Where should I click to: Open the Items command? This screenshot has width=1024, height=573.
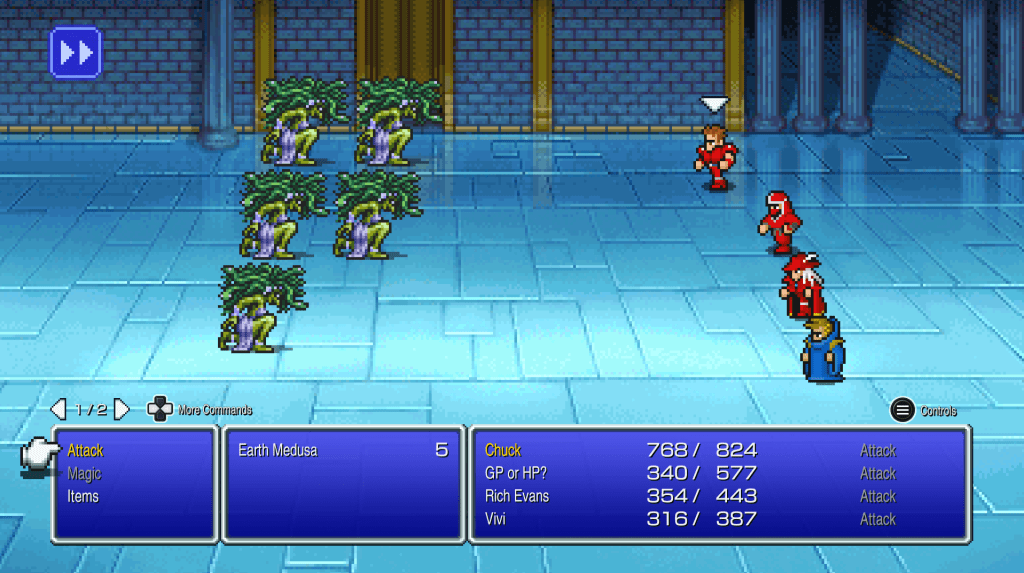[x=83, y=496]
